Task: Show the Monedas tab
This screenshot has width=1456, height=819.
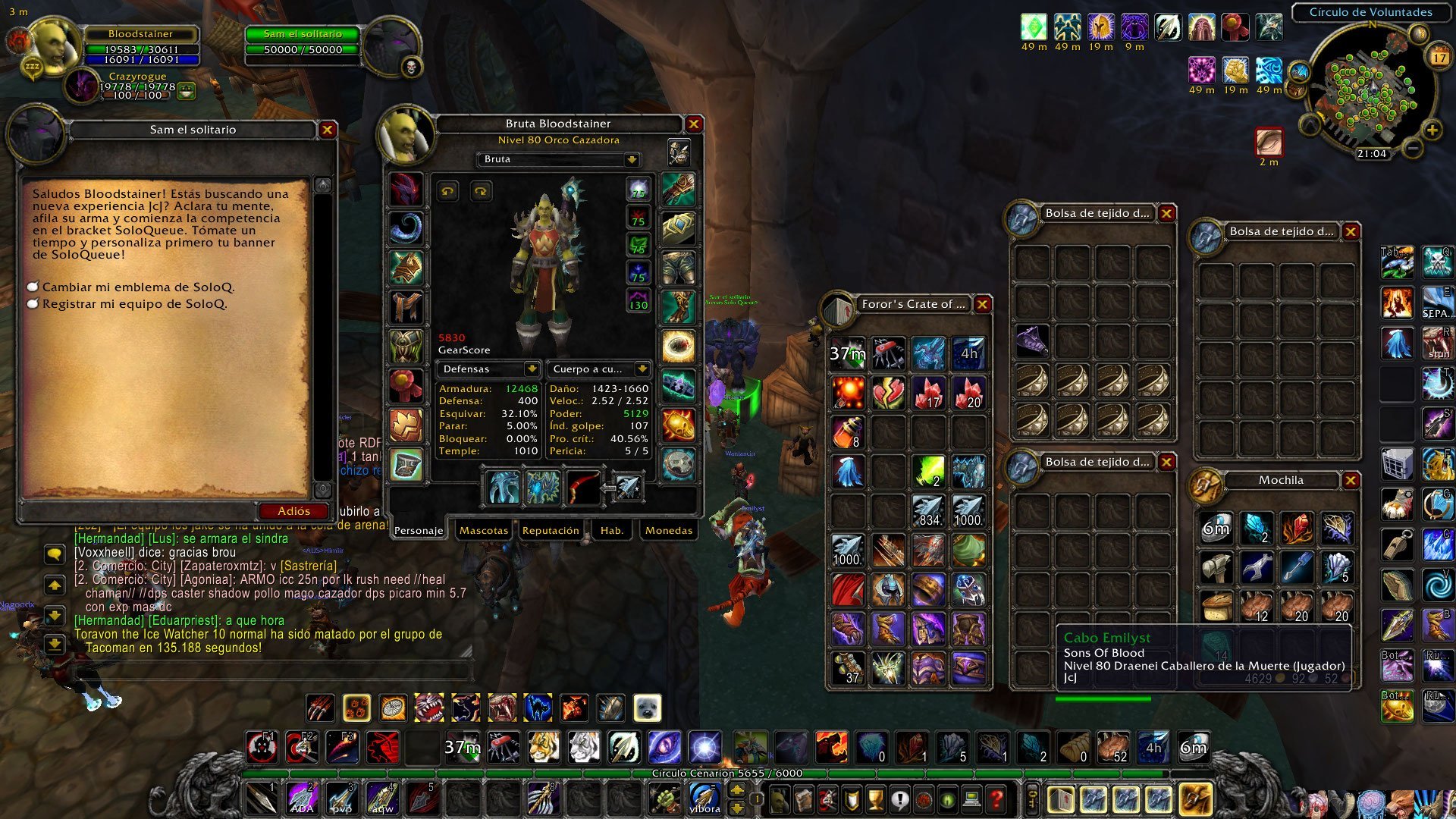Action: coord(668,530)
